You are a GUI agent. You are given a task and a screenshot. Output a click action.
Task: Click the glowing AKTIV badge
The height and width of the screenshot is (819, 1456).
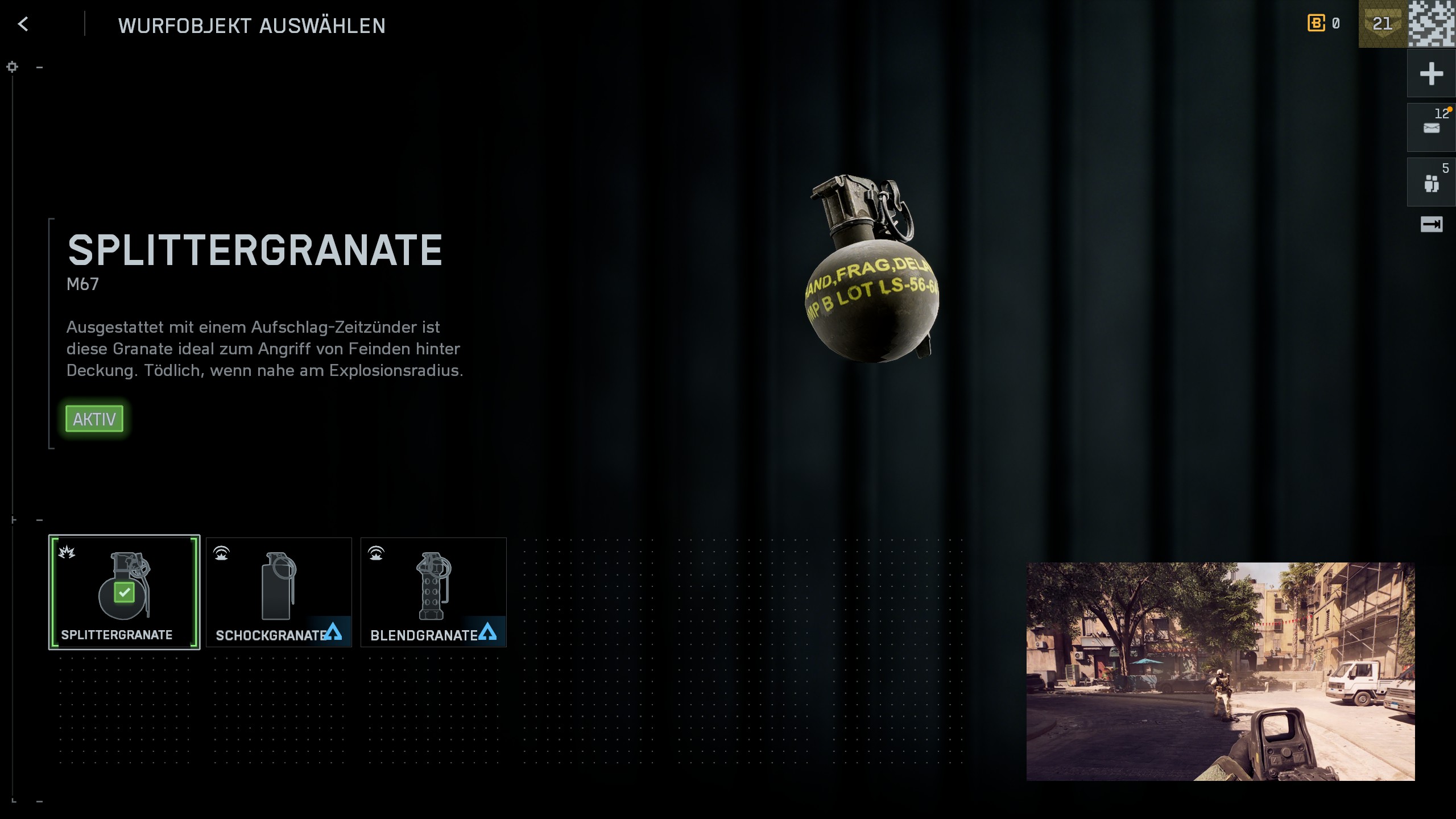(x=94, y=419)
